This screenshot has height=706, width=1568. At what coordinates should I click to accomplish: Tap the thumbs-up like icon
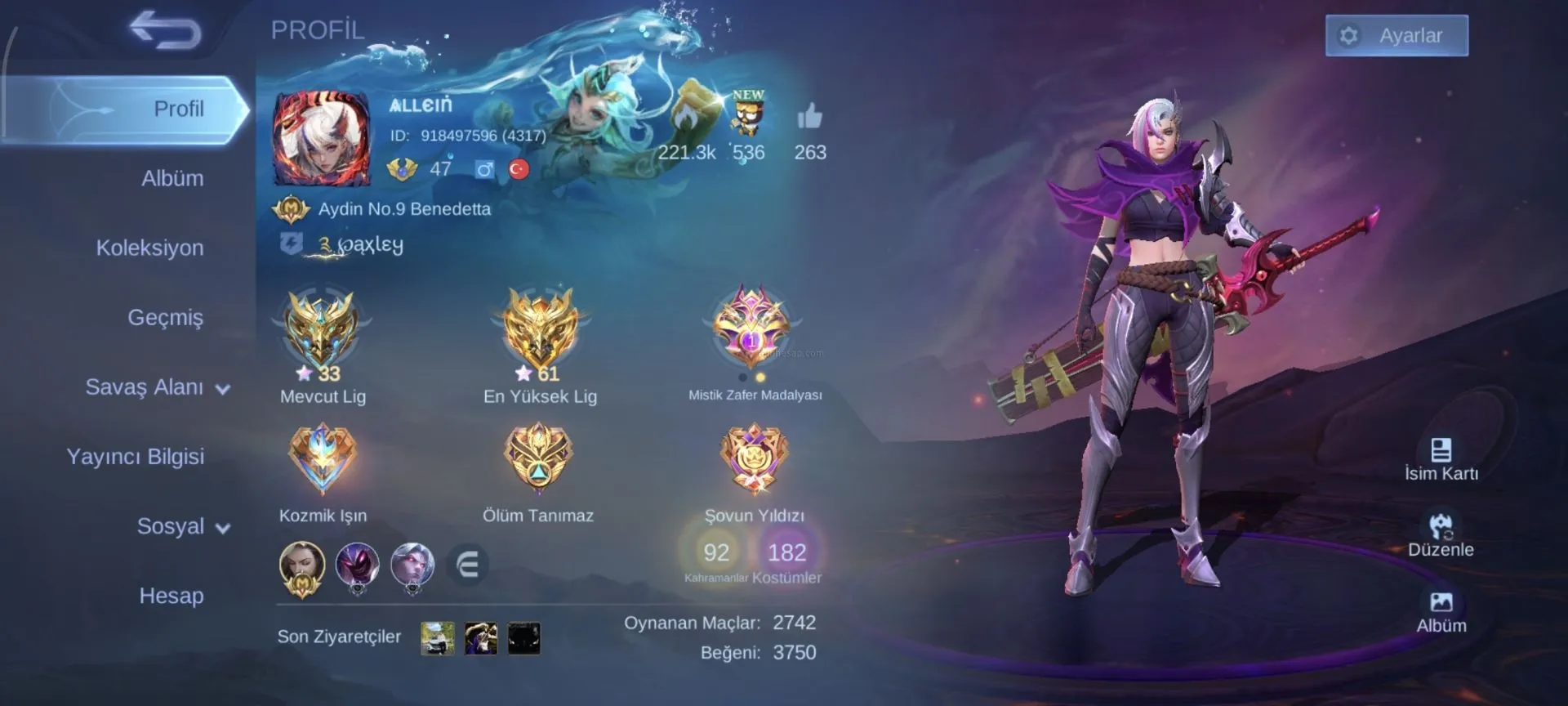point(809,118)
